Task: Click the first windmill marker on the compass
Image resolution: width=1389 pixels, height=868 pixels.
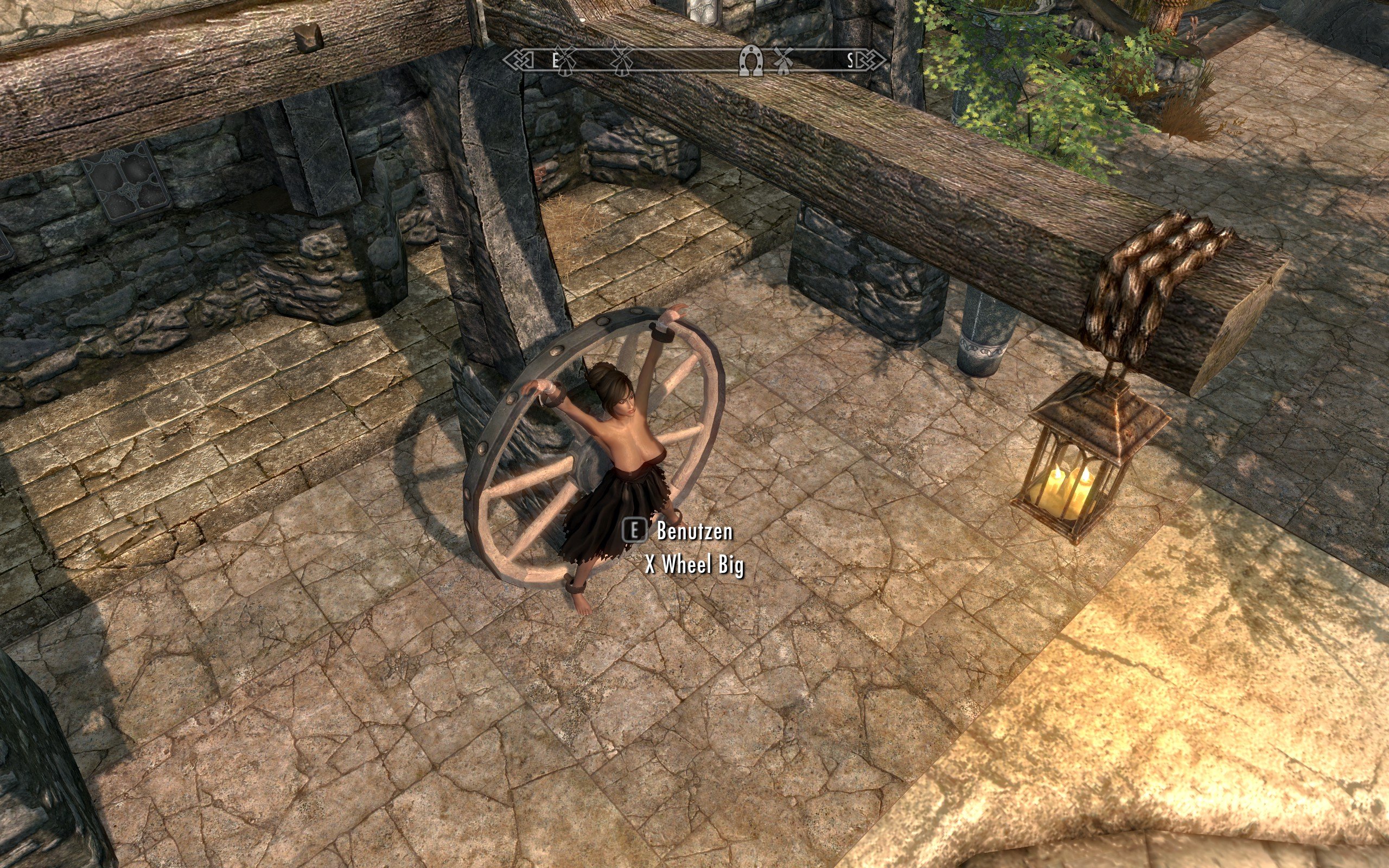Action: pos(566,60)
